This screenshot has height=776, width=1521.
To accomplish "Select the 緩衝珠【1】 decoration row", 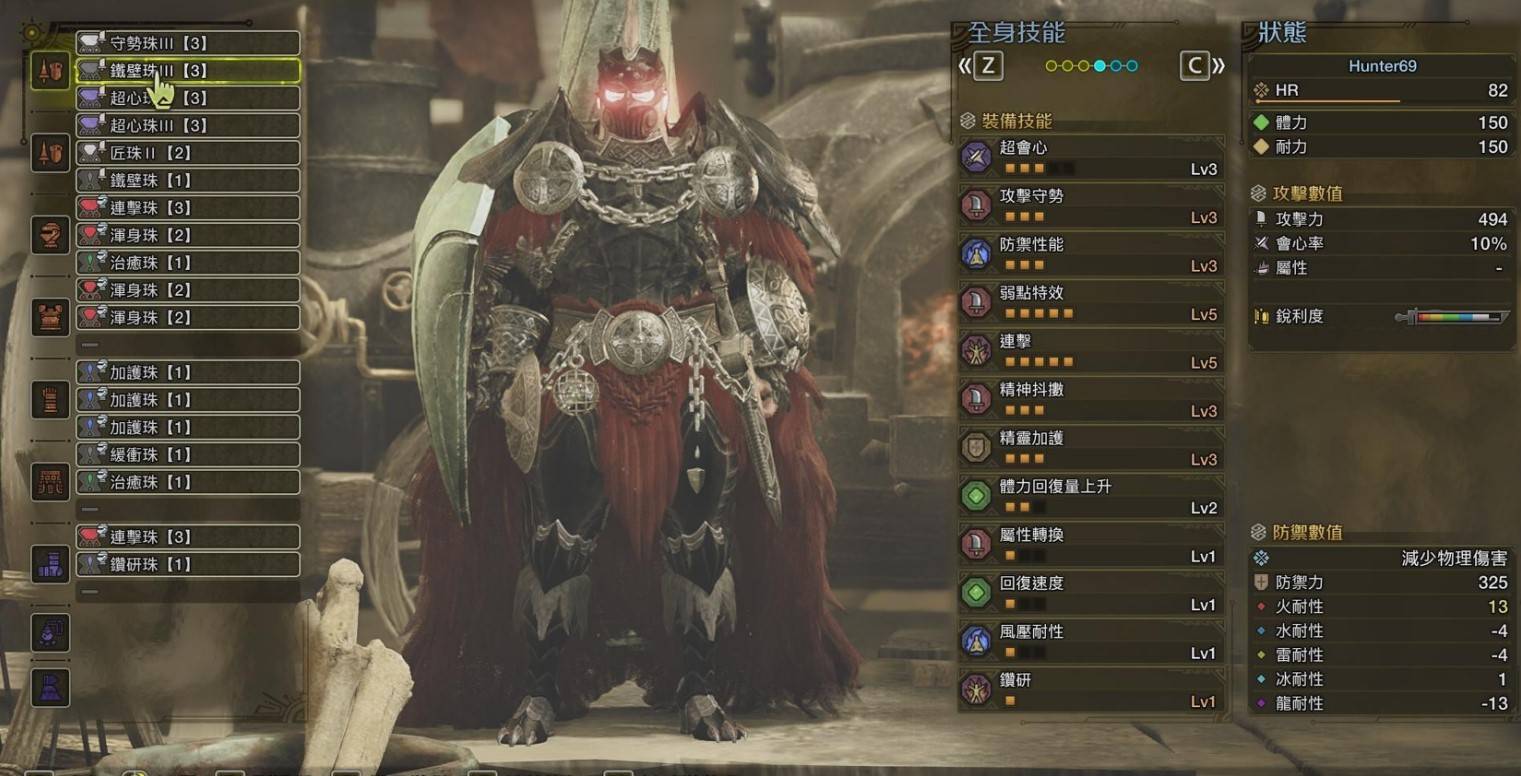I will [x=187, y=455].
